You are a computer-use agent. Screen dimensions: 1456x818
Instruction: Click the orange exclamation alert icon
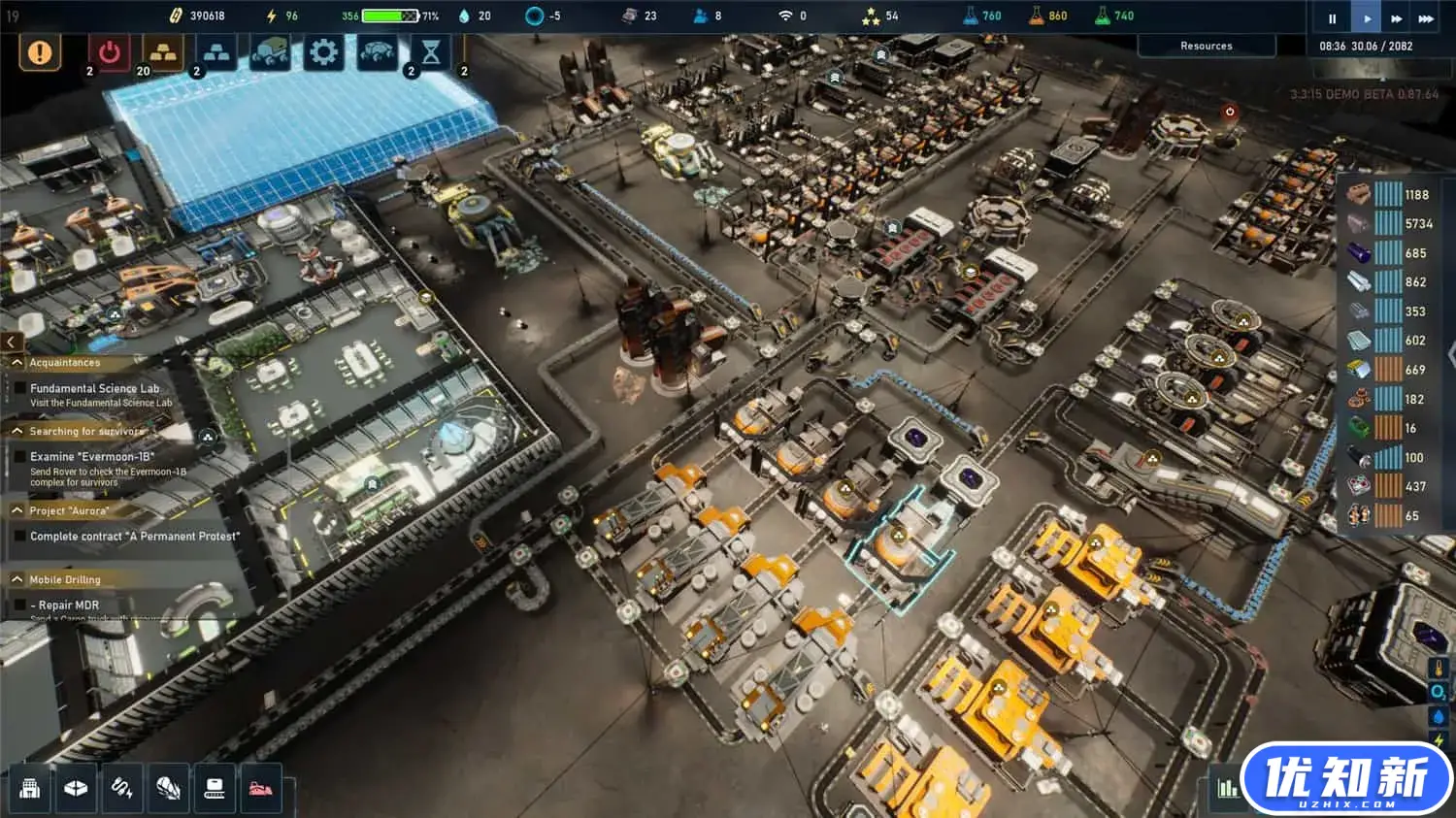(40, 52)
